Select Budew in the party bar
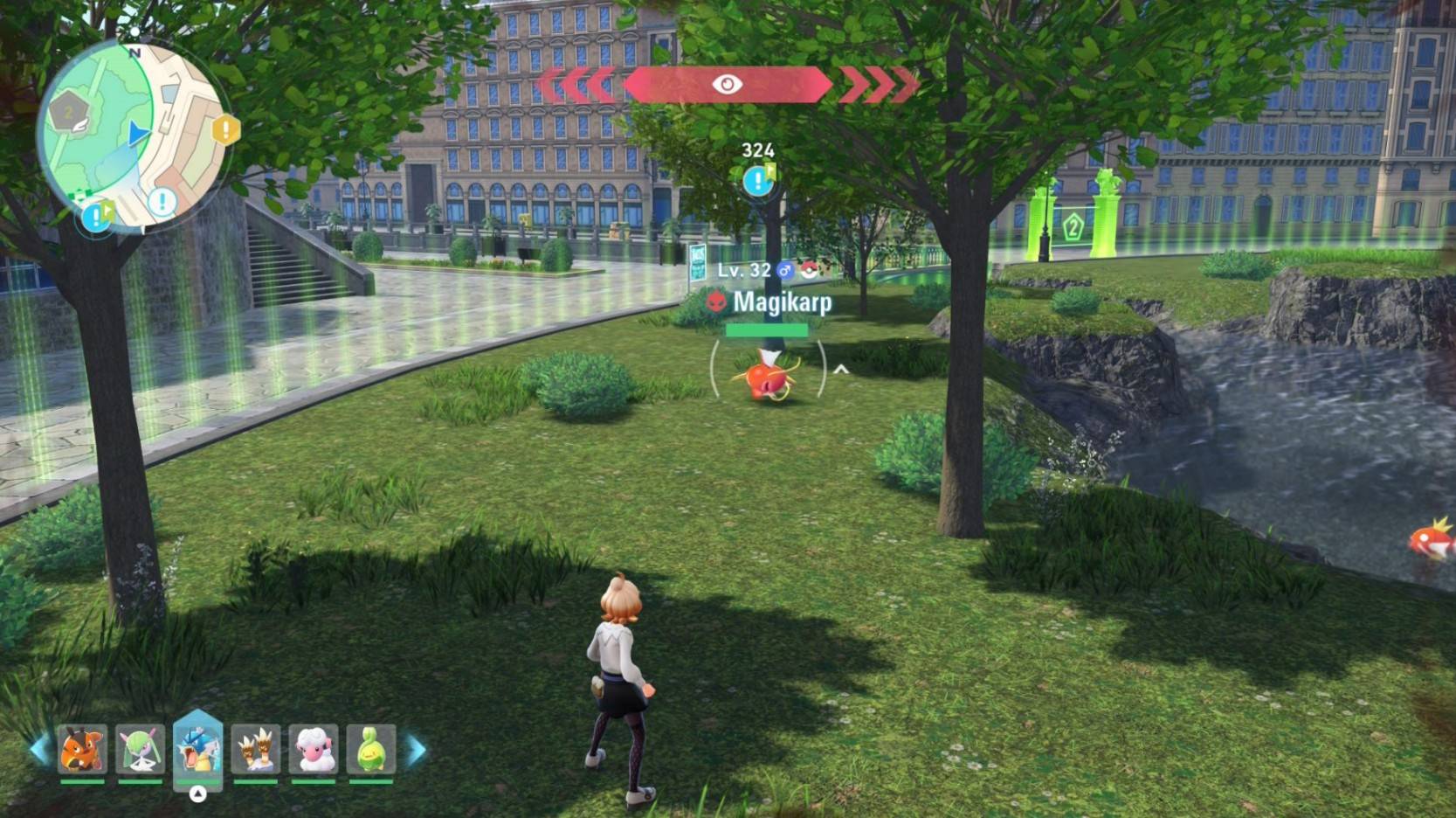 click(x=371, y=750)
